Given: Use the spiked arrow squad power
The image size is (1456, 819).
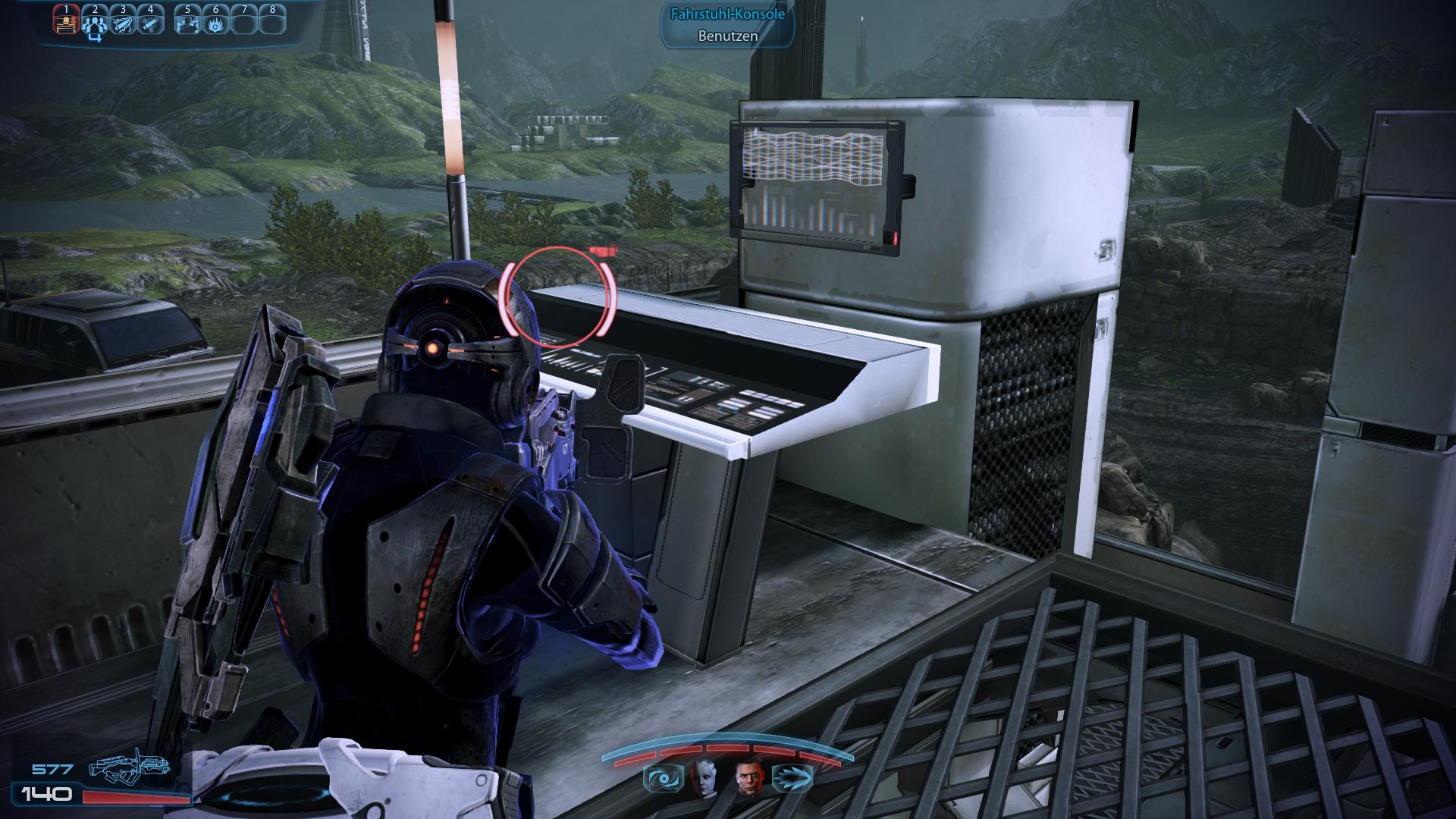Looking at the screenshot, I should [x=793, y=778].
